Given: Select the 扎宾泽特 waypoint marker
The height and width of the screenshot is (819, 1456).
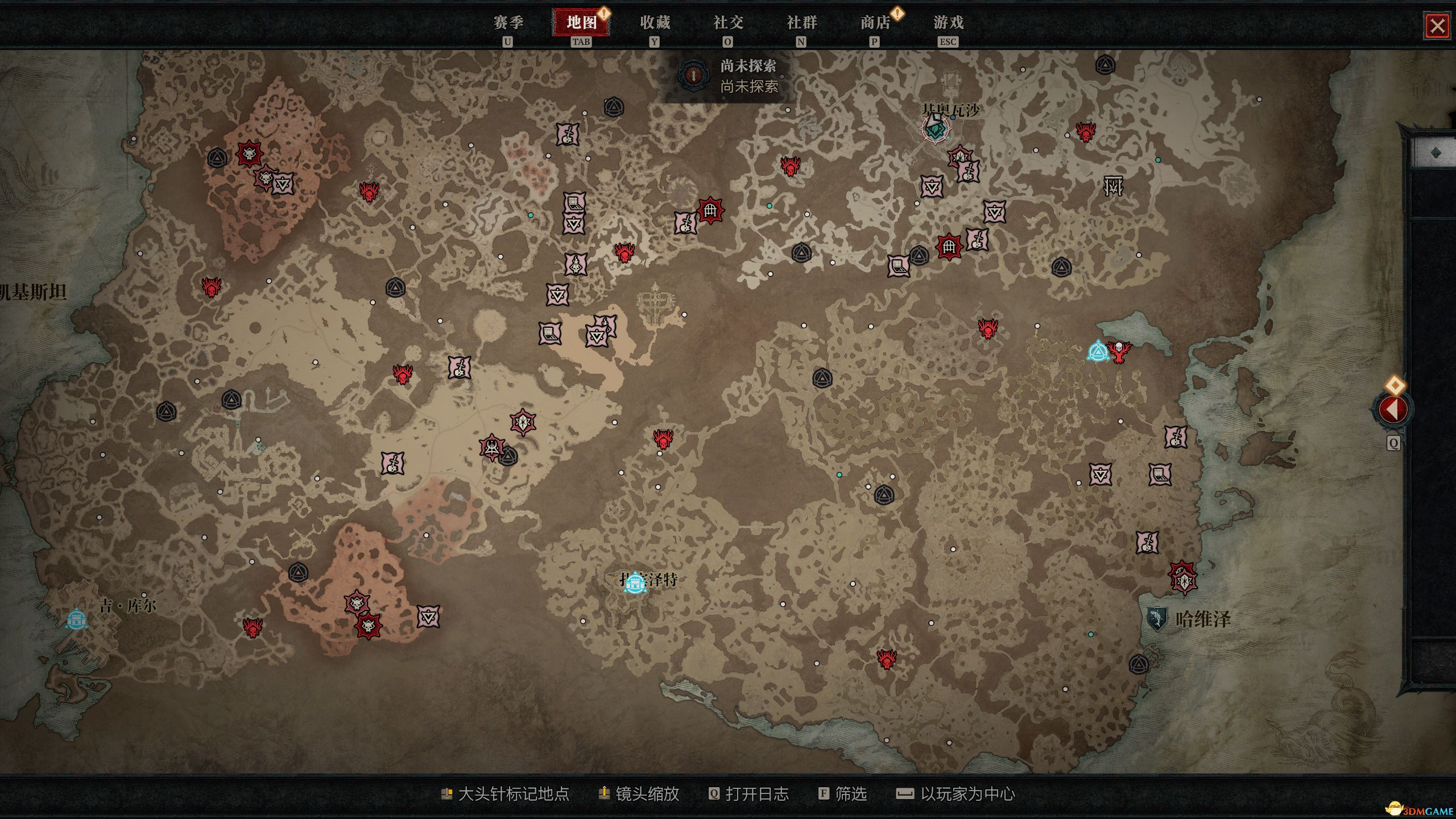Looking at the screenshot, I should [635, 582].
